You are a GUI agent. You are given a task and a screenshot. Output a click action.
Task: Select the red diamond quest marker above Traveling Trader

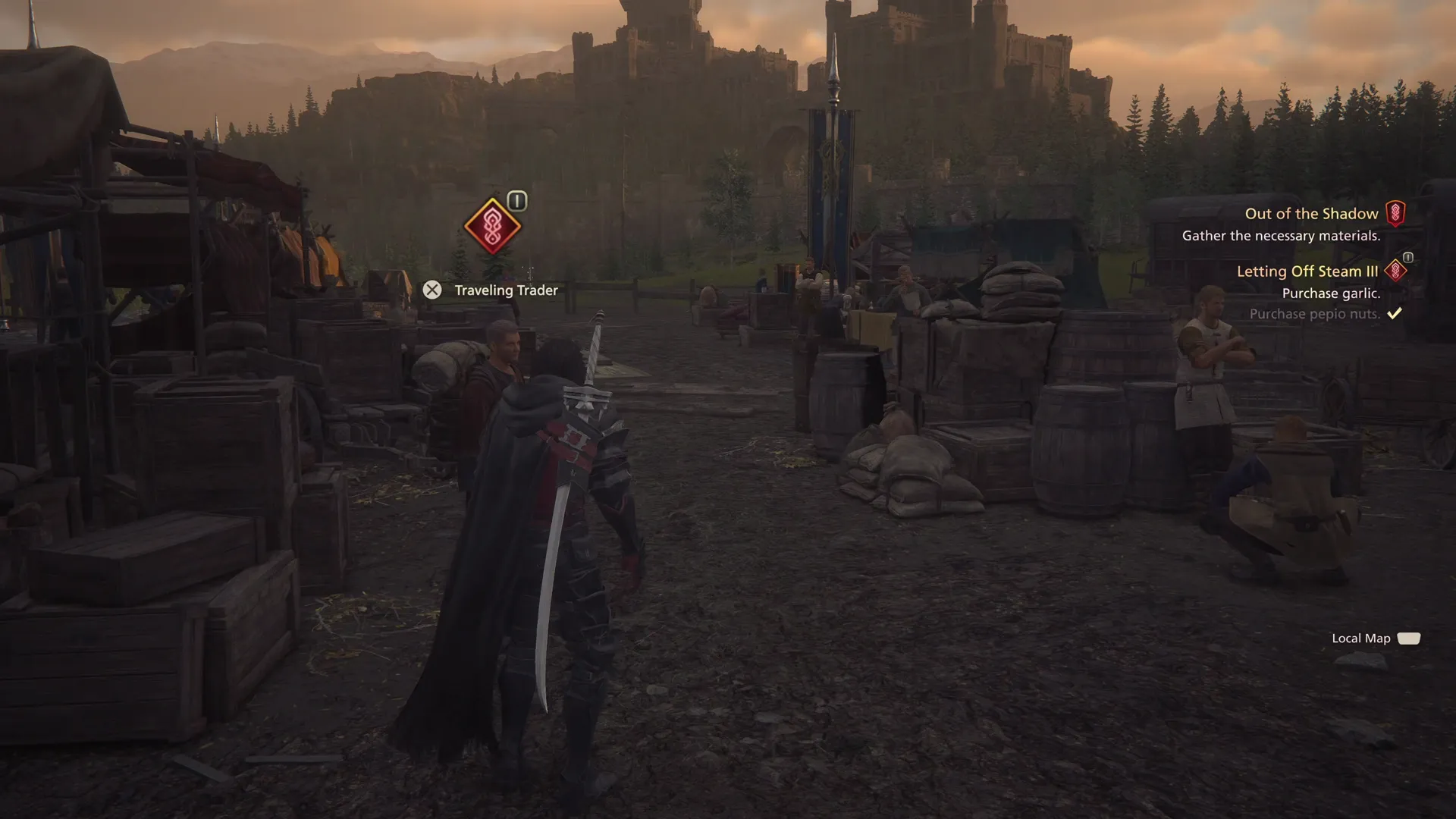[x=491, y=224]
